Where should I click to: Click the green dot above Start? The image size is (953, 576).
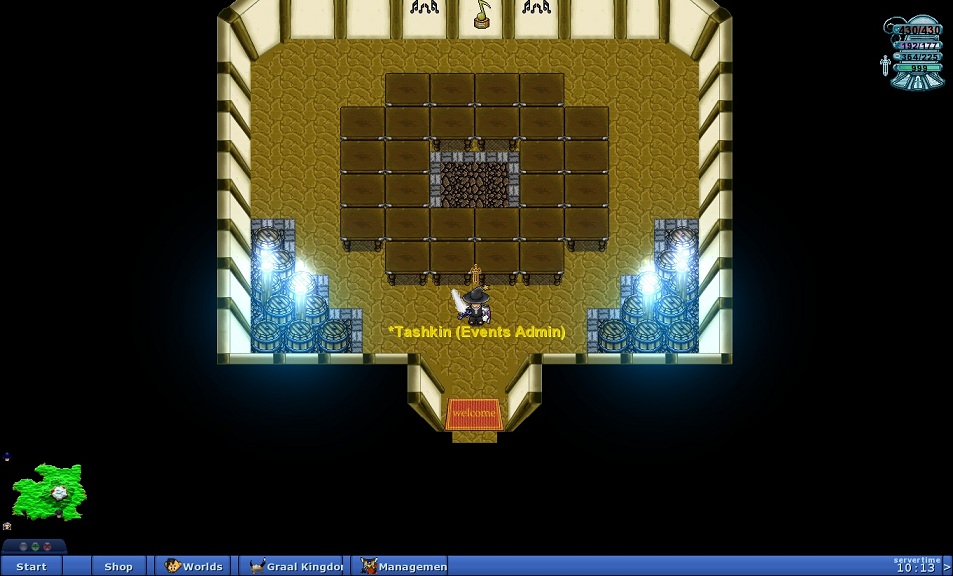pos(34,547)
